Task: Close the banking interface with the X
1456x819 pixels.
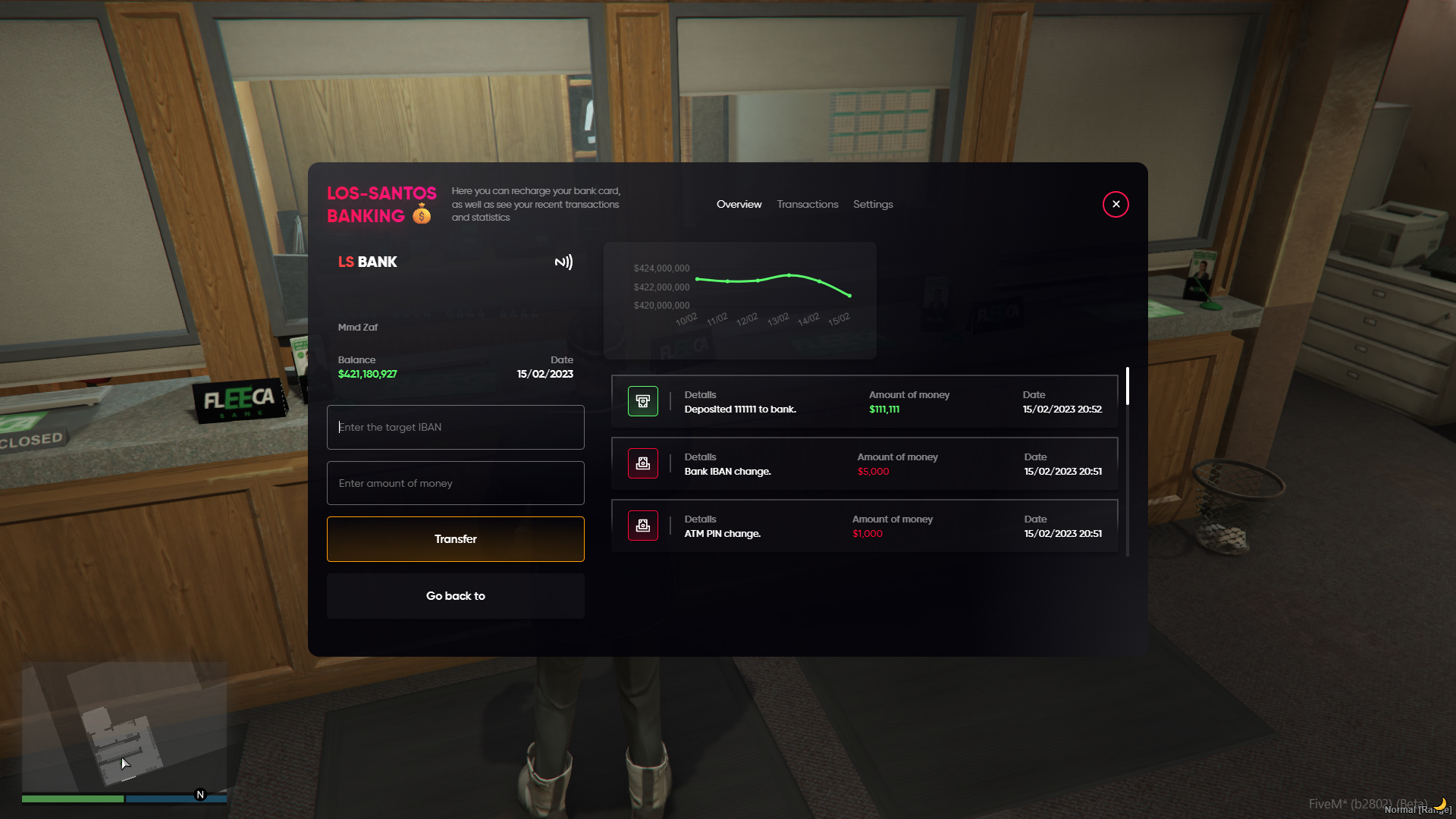Action: pyautogui.click(x=1116, y=204)
